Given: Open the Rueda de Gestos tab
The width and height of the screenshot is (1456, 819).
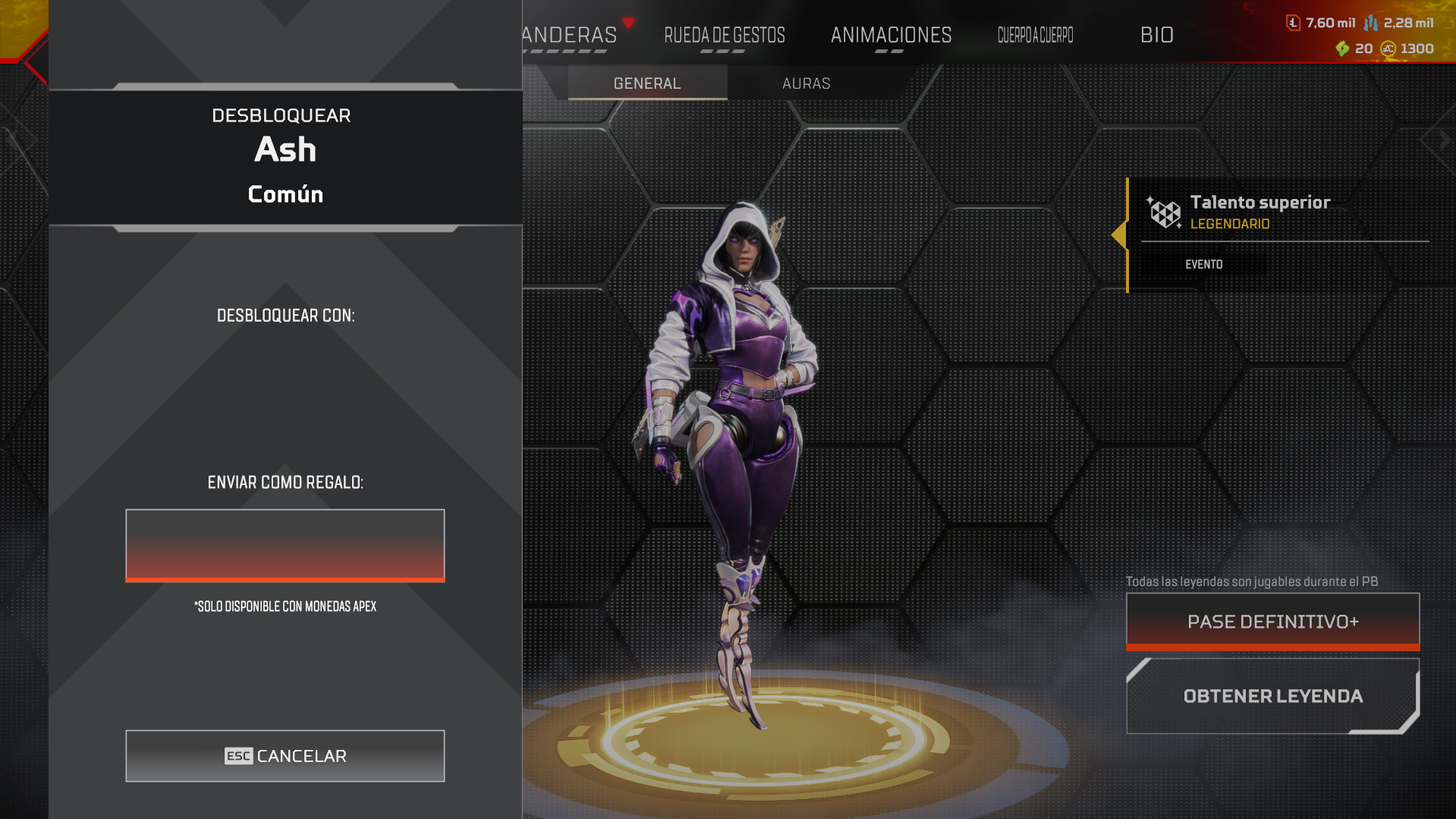Looking at the screenshot, I should click(x=724, y=36).
